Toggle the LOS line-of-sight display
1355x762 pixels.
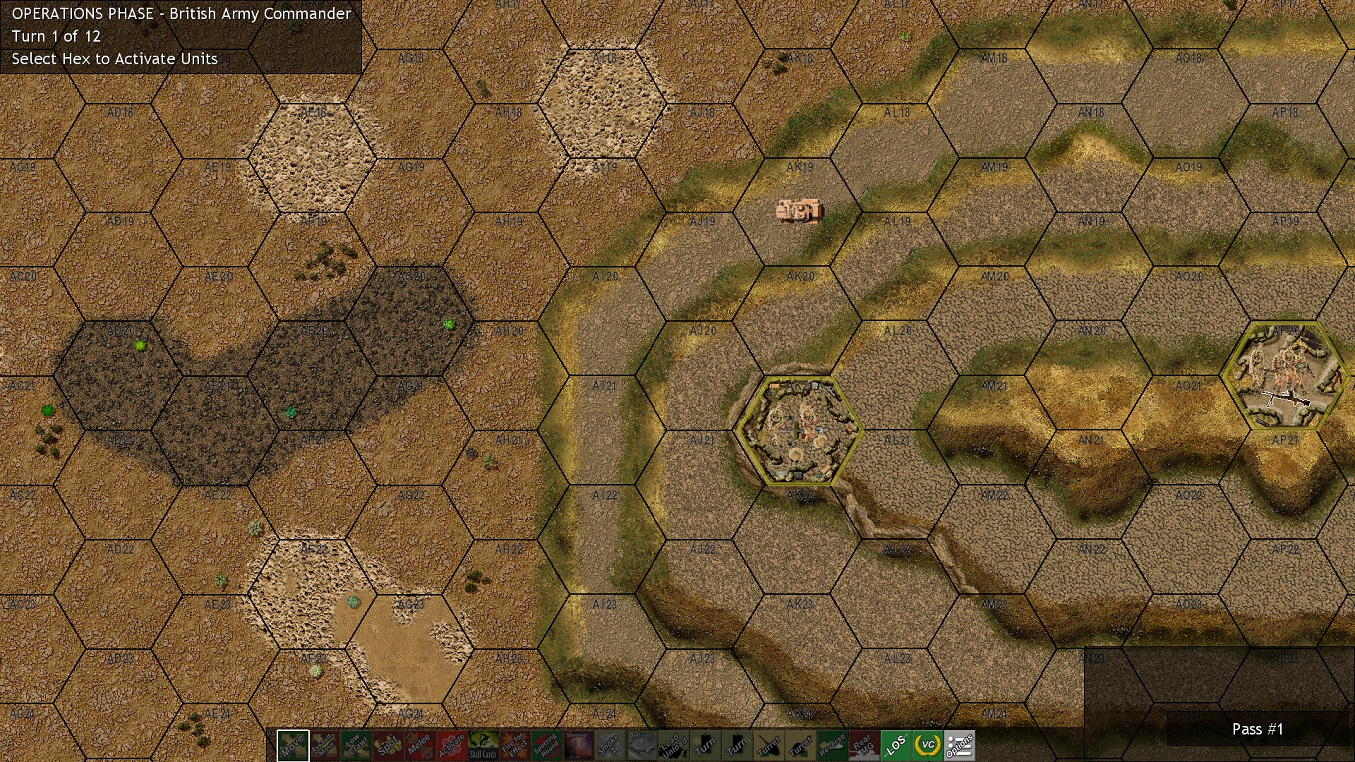point(897,746)
